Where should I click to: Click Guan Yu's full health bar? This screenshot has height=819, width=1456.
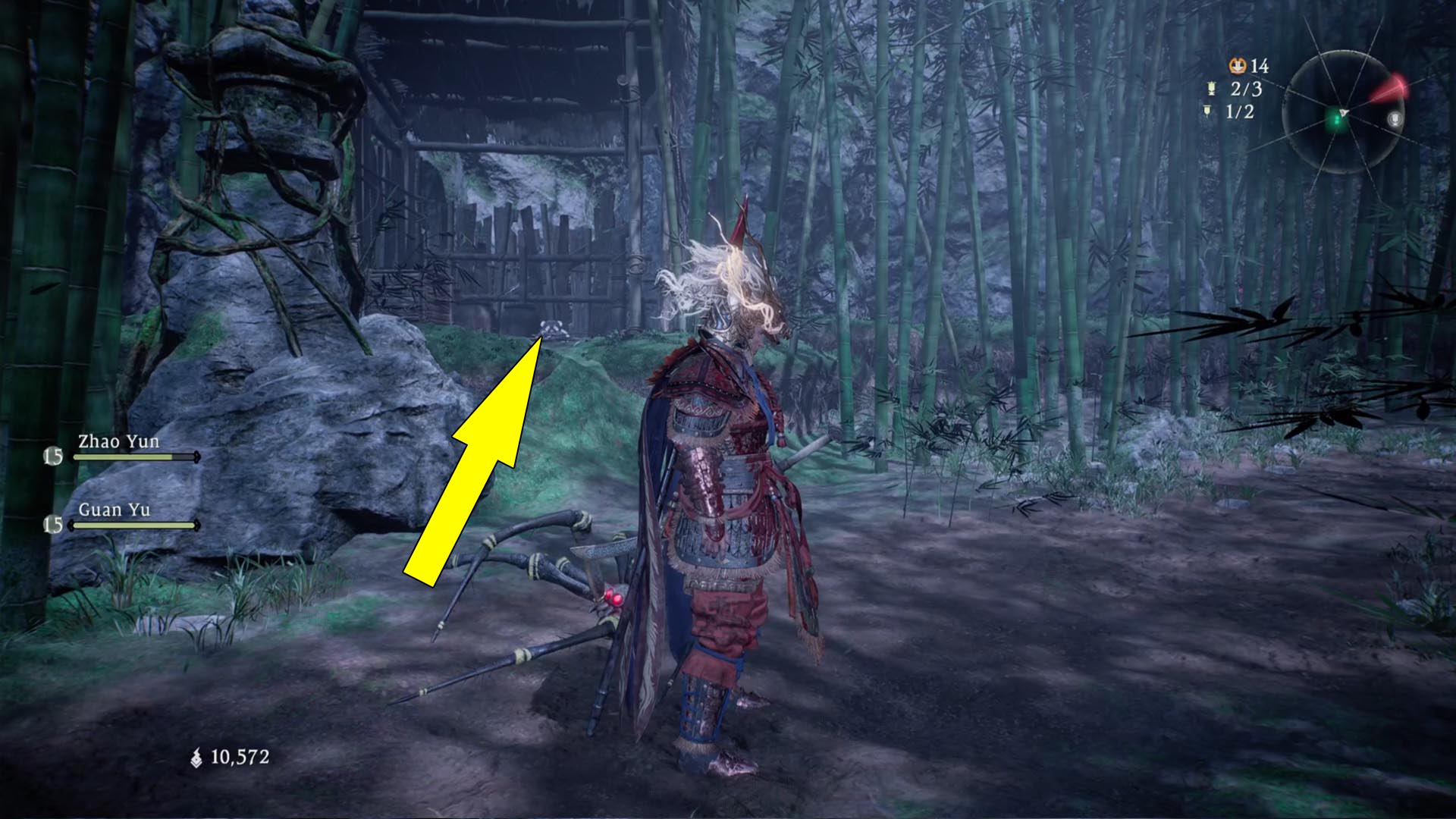133,526
